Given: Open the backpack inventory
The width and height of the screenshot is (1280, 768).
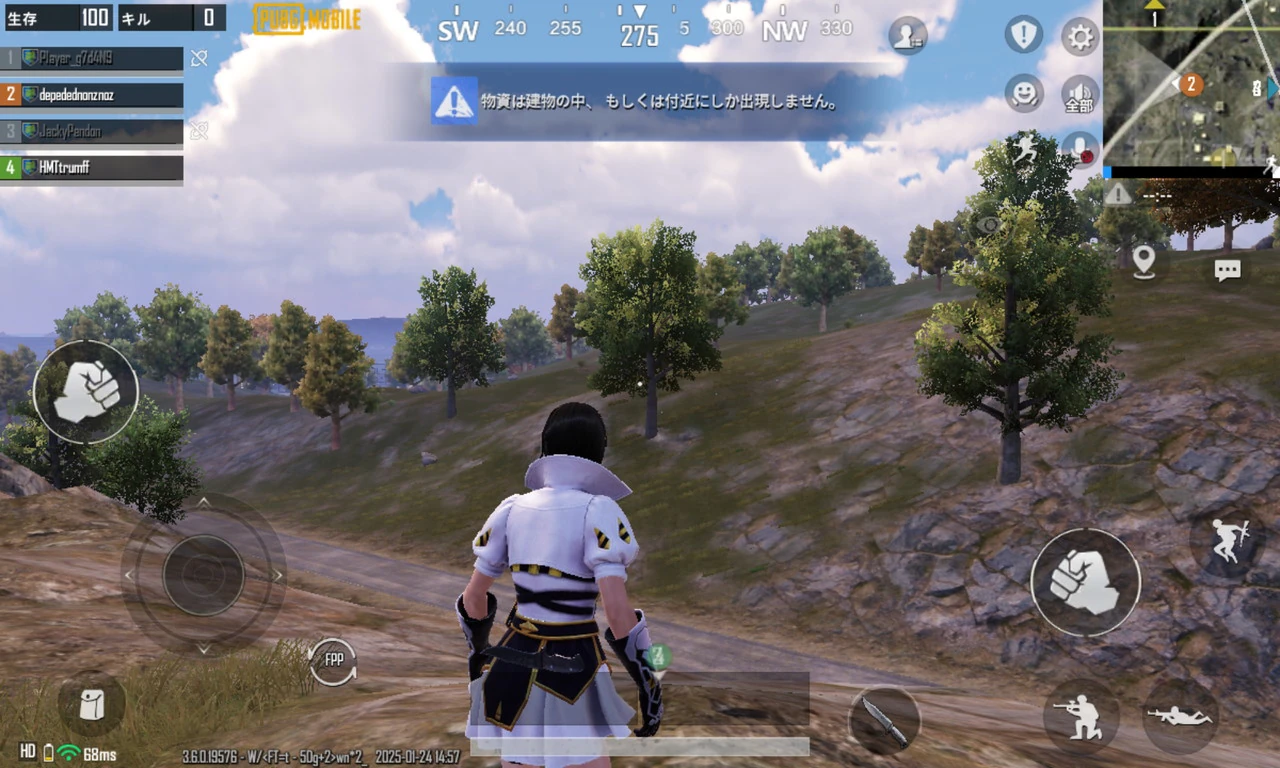Looking at the screenshot, I should (91, 704).
